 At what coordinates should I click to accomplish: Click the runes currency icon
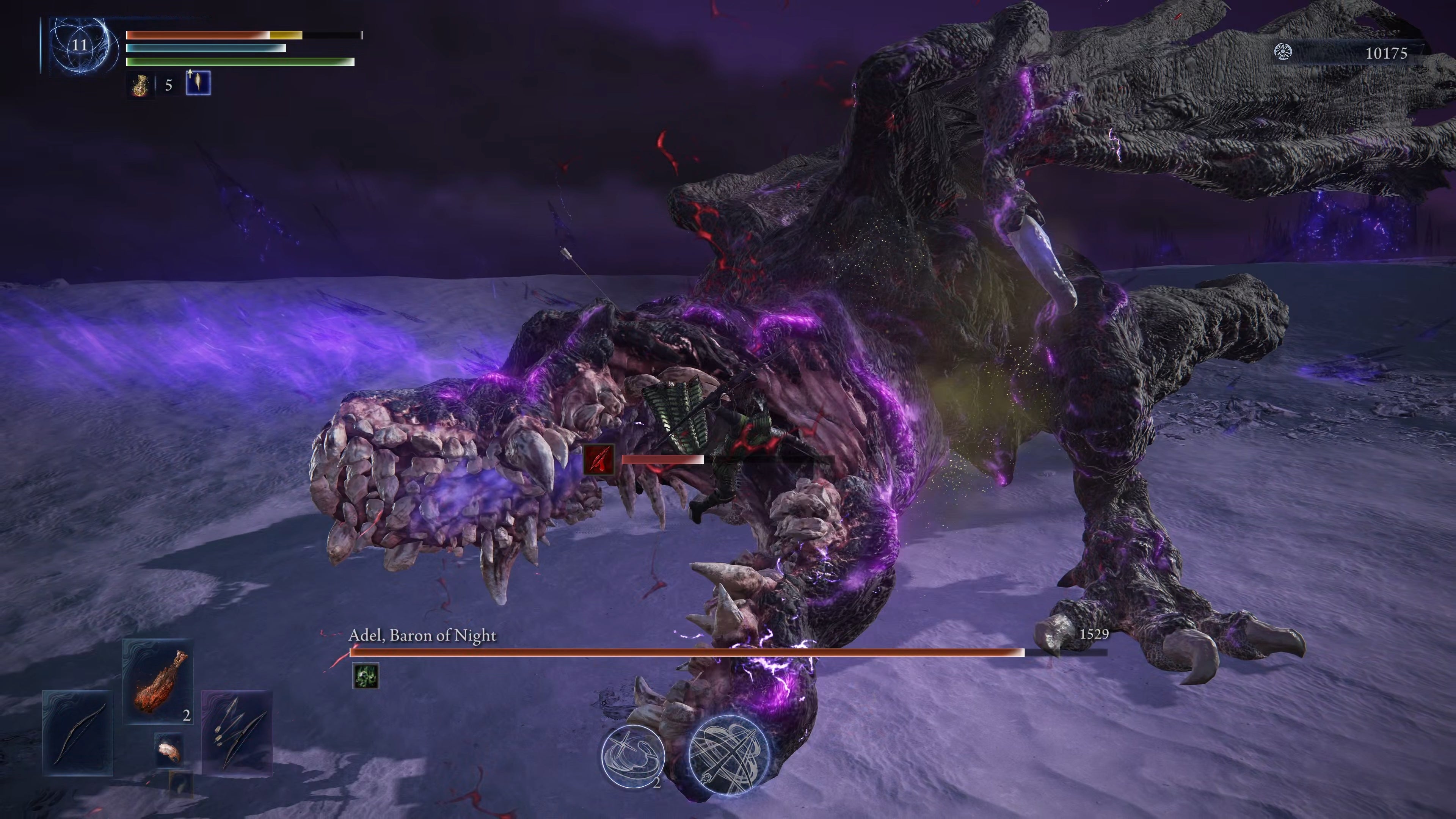(x=1283, y=53)
